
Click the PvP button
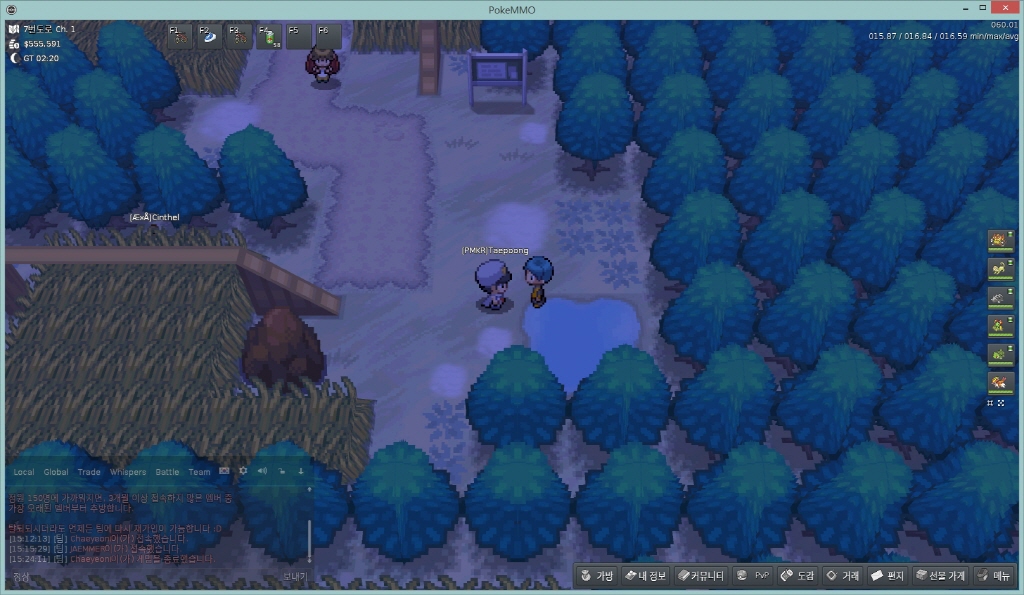click(753, 576)
